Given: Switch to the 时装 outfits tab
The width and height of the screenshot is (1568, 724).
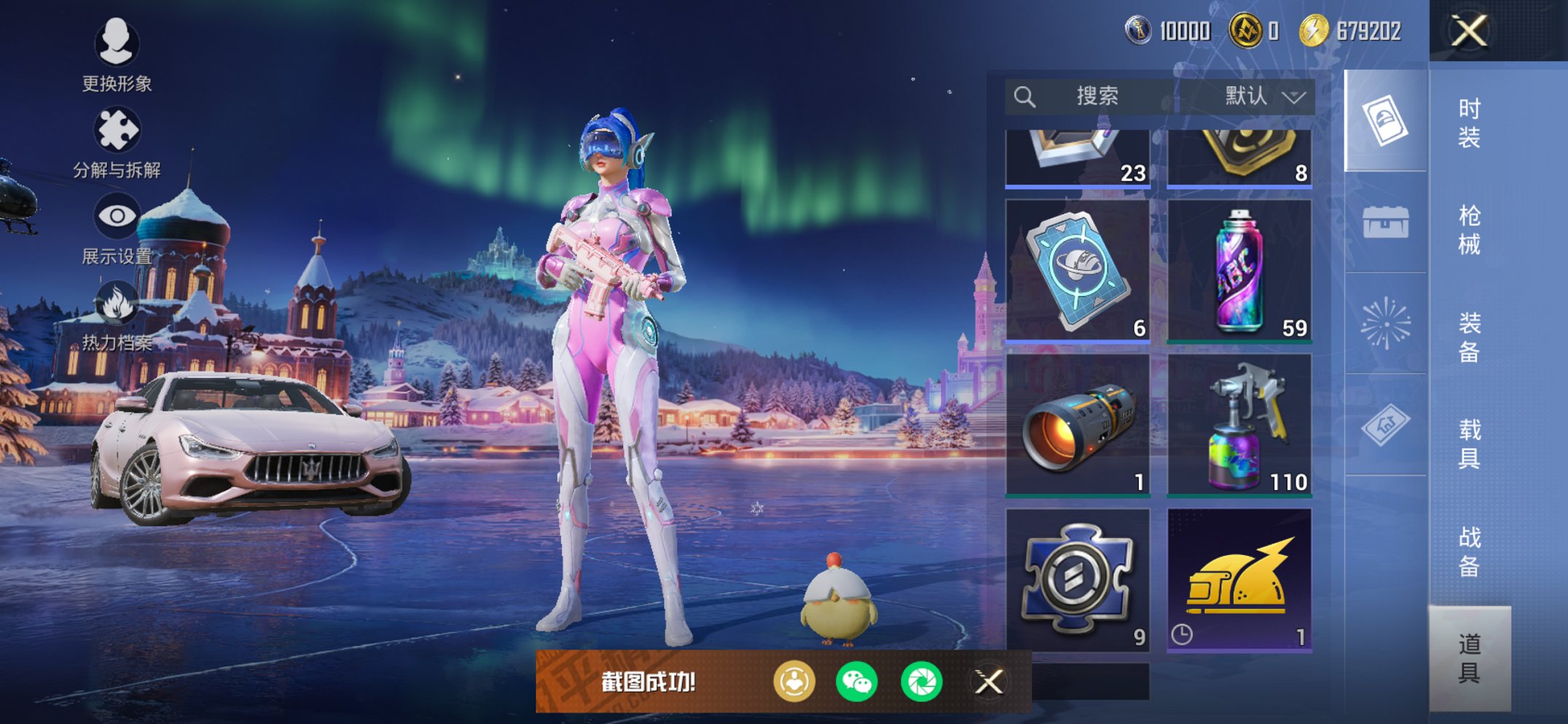Looking at the screenshot, I should click(1469, 123).
